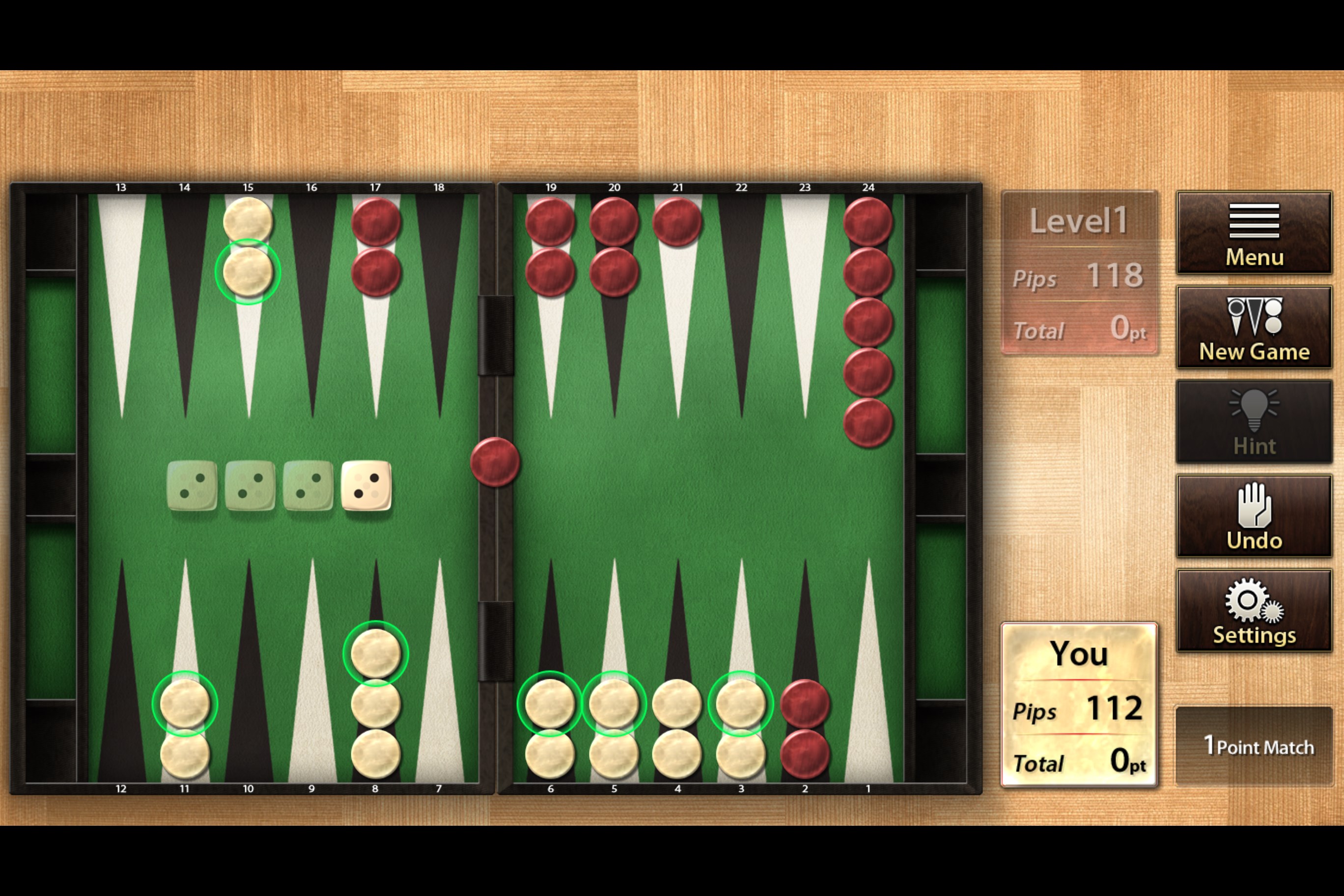1344x896 pixels.
Task: Select the green-ringed white checker on point 6
Action: (550, 704)
